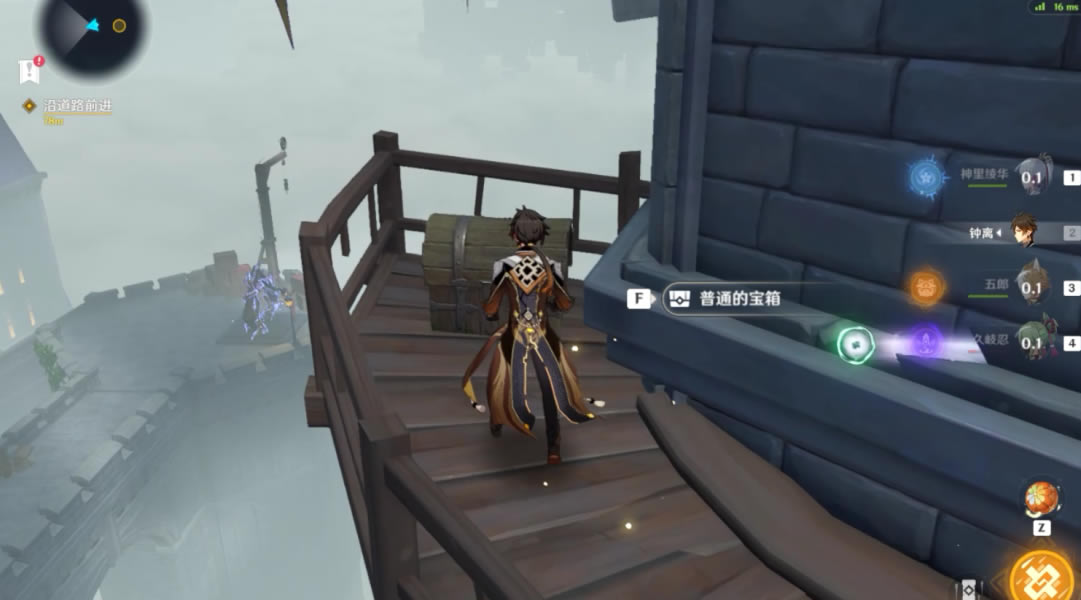
Task: Trigger 五郎's orange geo burst icon
Action: (927, 288)
